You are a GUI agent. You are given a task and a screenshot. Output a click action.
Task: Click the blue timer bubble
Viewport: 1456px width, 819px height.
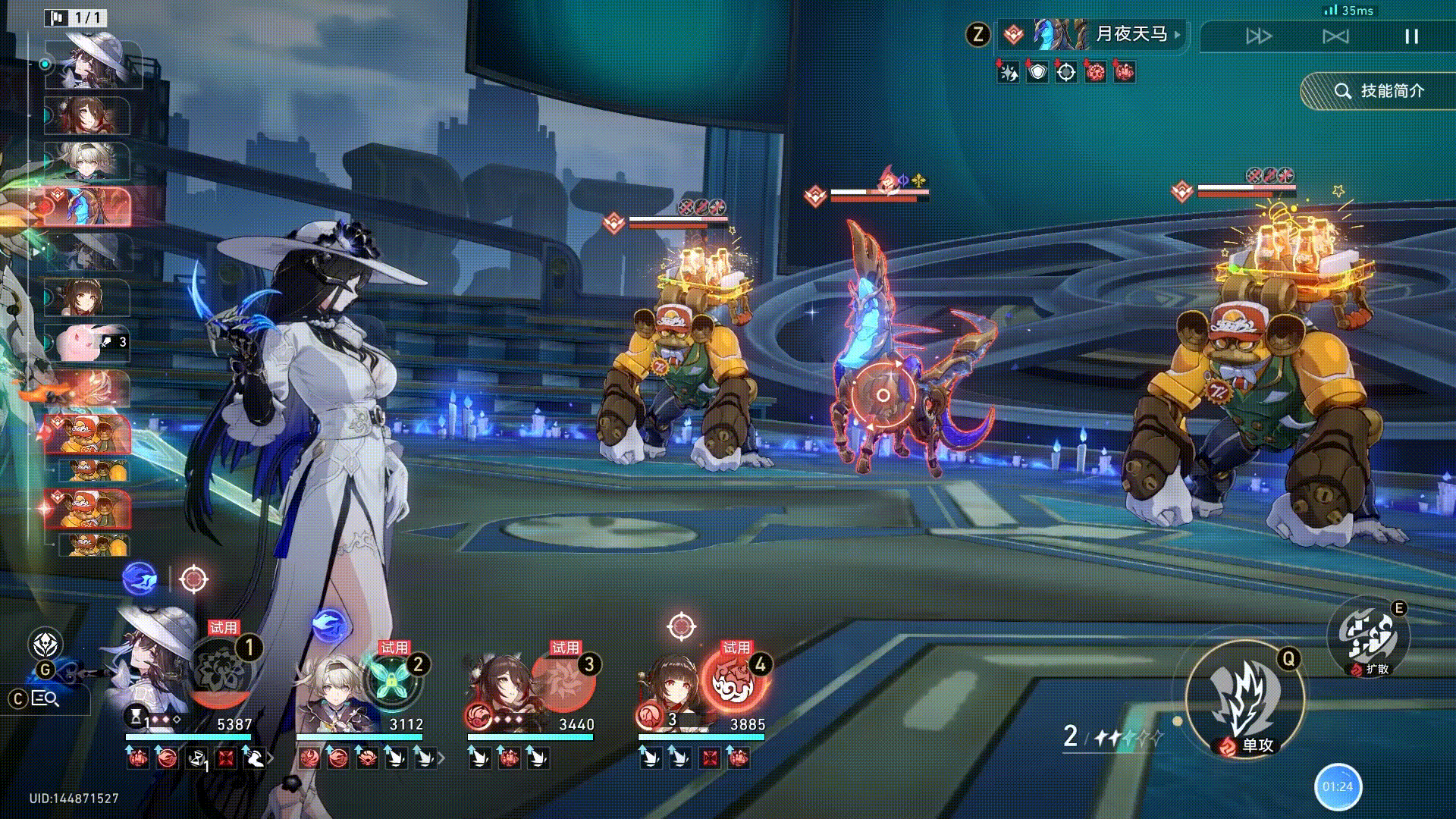[1338, 786]
